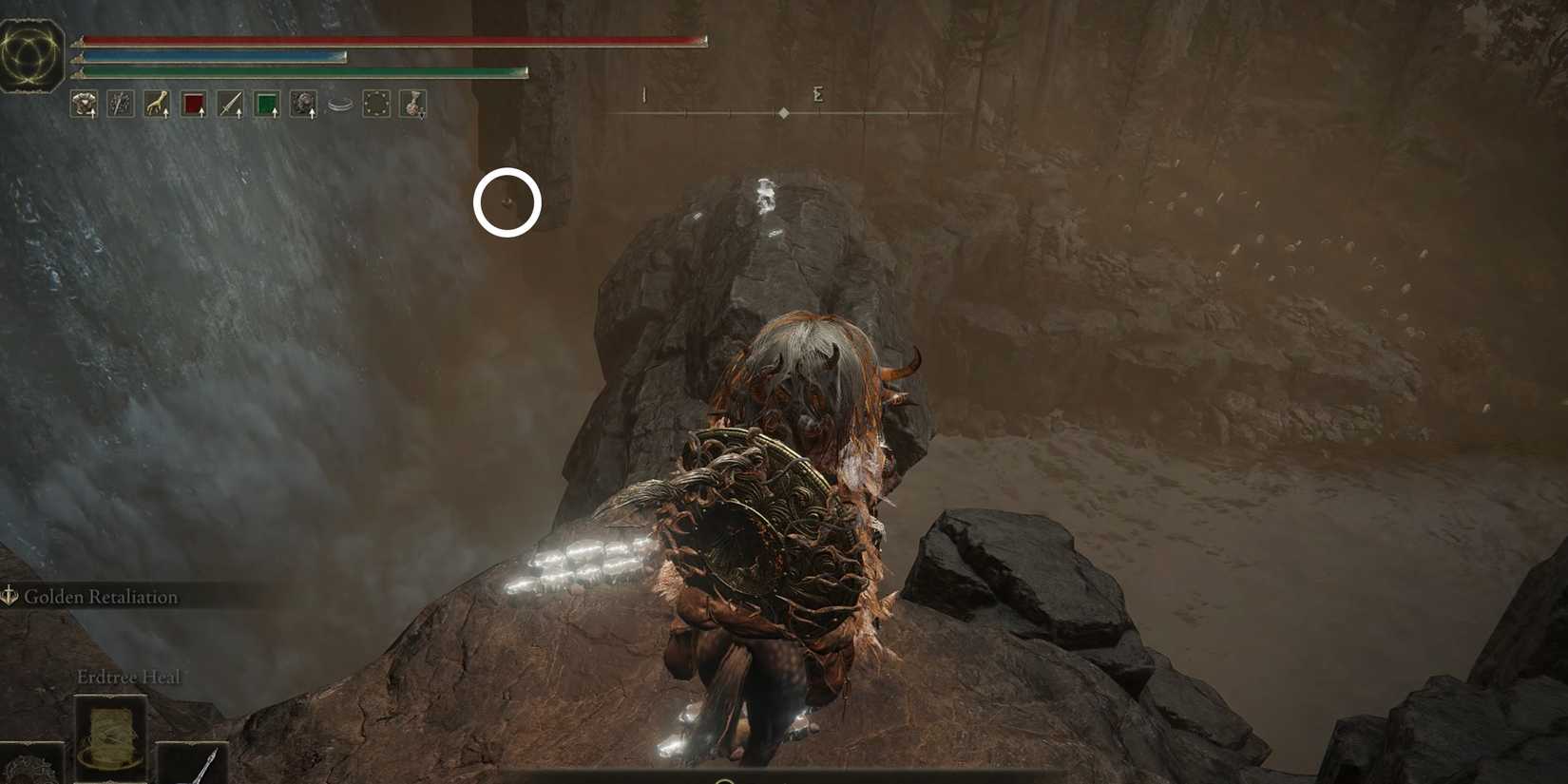This screenshot has width=1568, height=784.
Task: Select the diamond marker on the compass
Action: click(783, 111)
